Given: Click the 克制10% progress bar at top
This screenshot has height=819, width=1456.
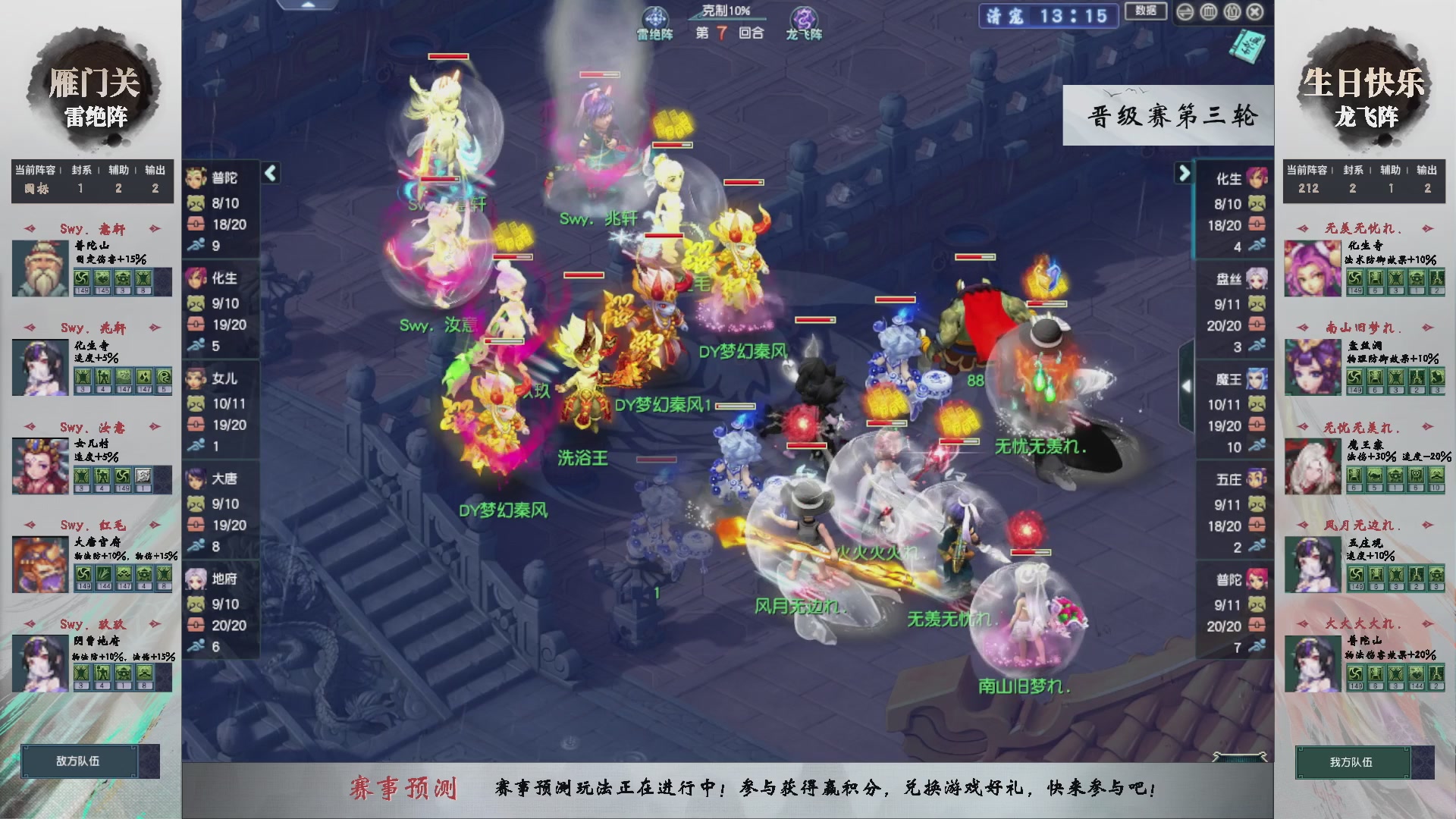Looking at the screenshot, I should [x=726, y=18].
